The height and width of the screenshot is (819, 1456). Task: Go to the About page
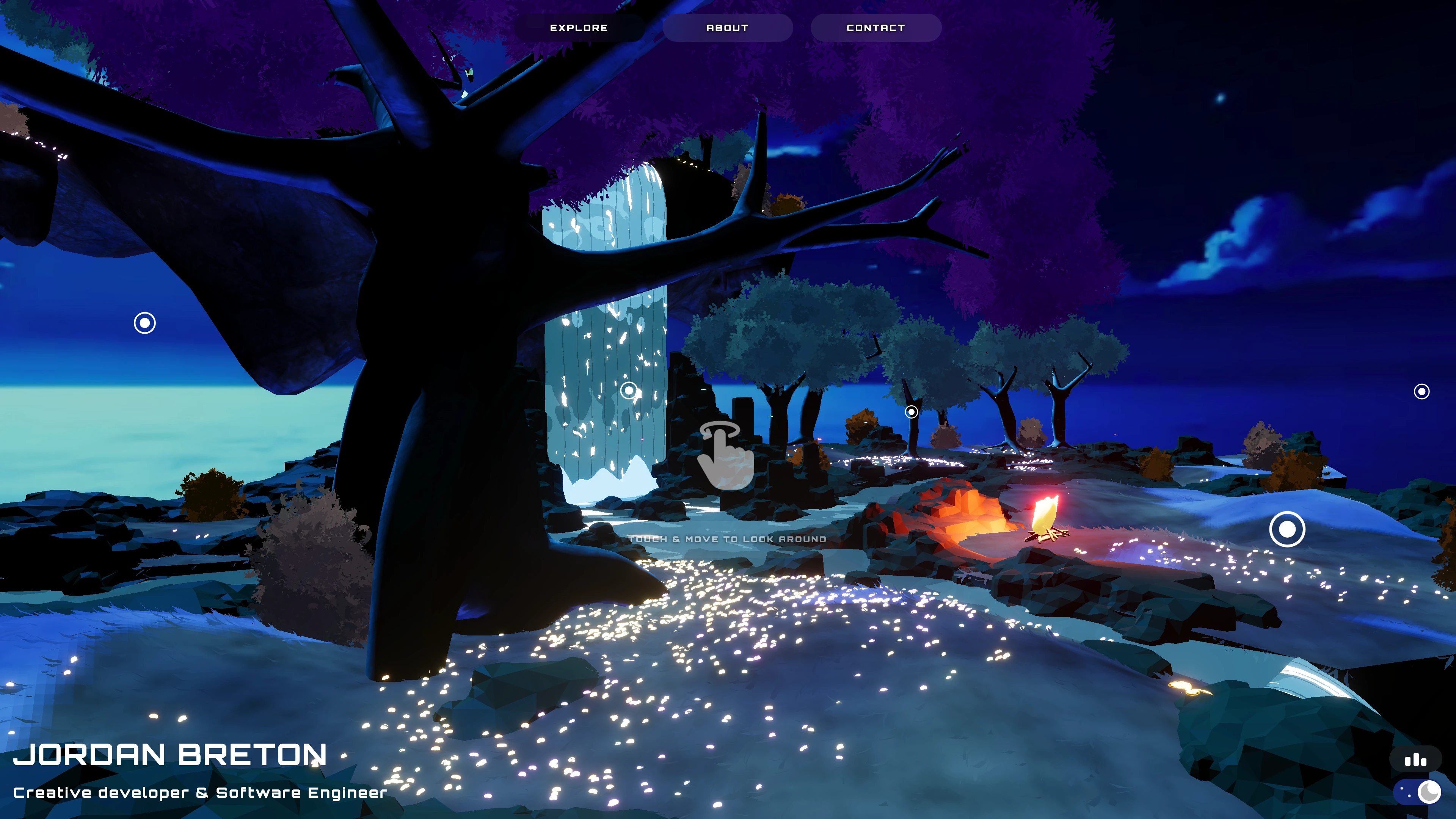tap(728, 28)
